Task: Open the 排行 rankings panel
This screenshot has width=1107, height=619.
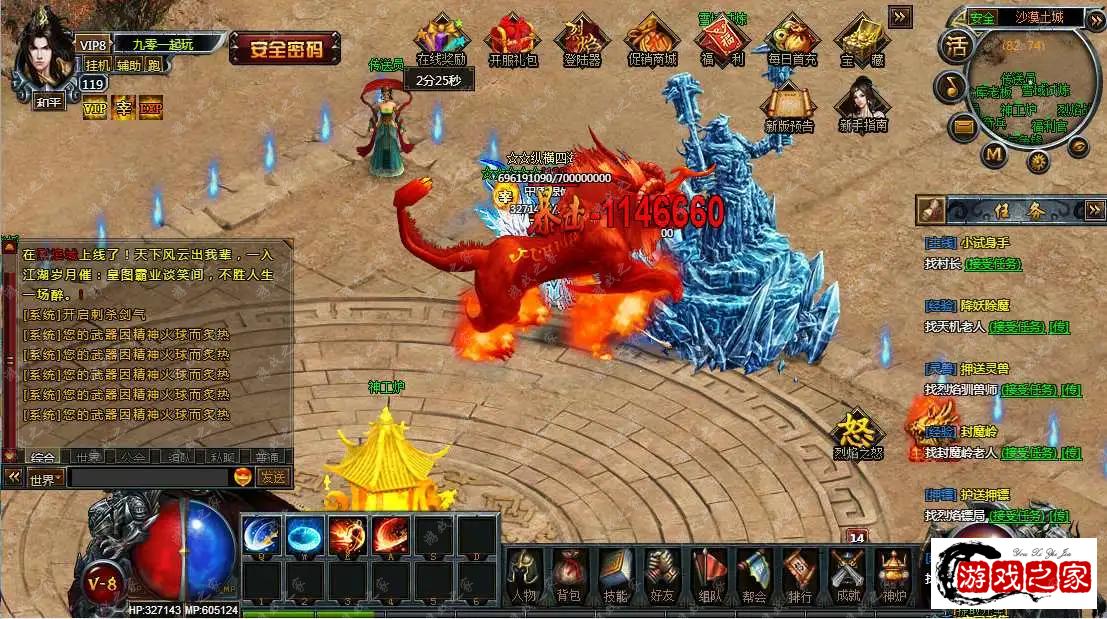Action: tap(800, 577)
